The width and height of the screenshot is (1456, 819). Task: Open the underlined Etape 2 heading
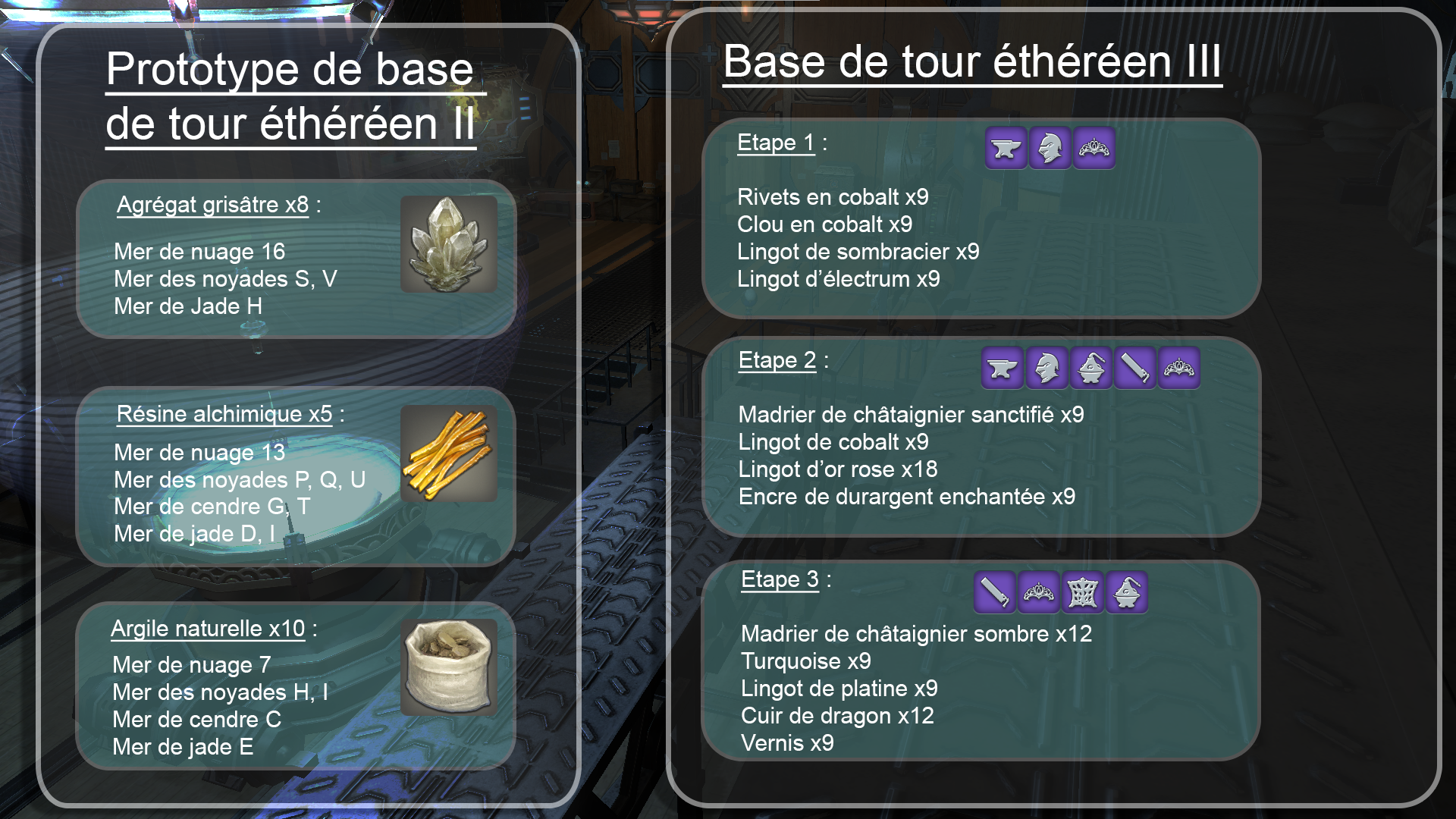[x=777, y=360]
